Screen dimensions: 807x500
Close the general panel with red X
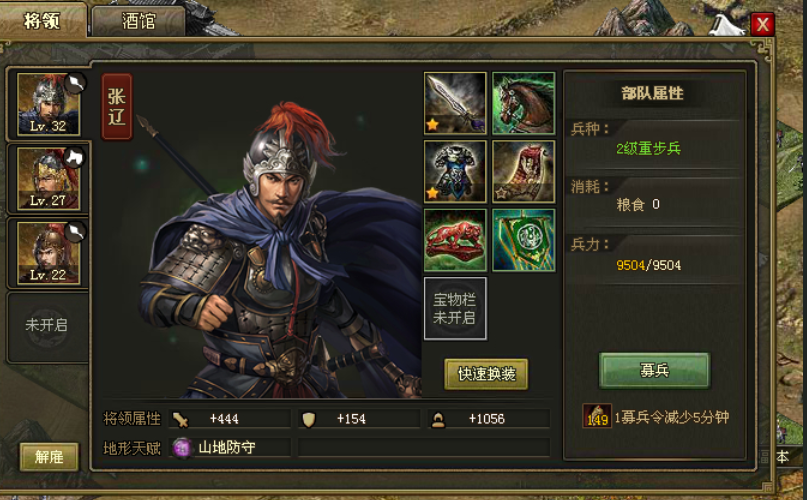click(763, 24)
